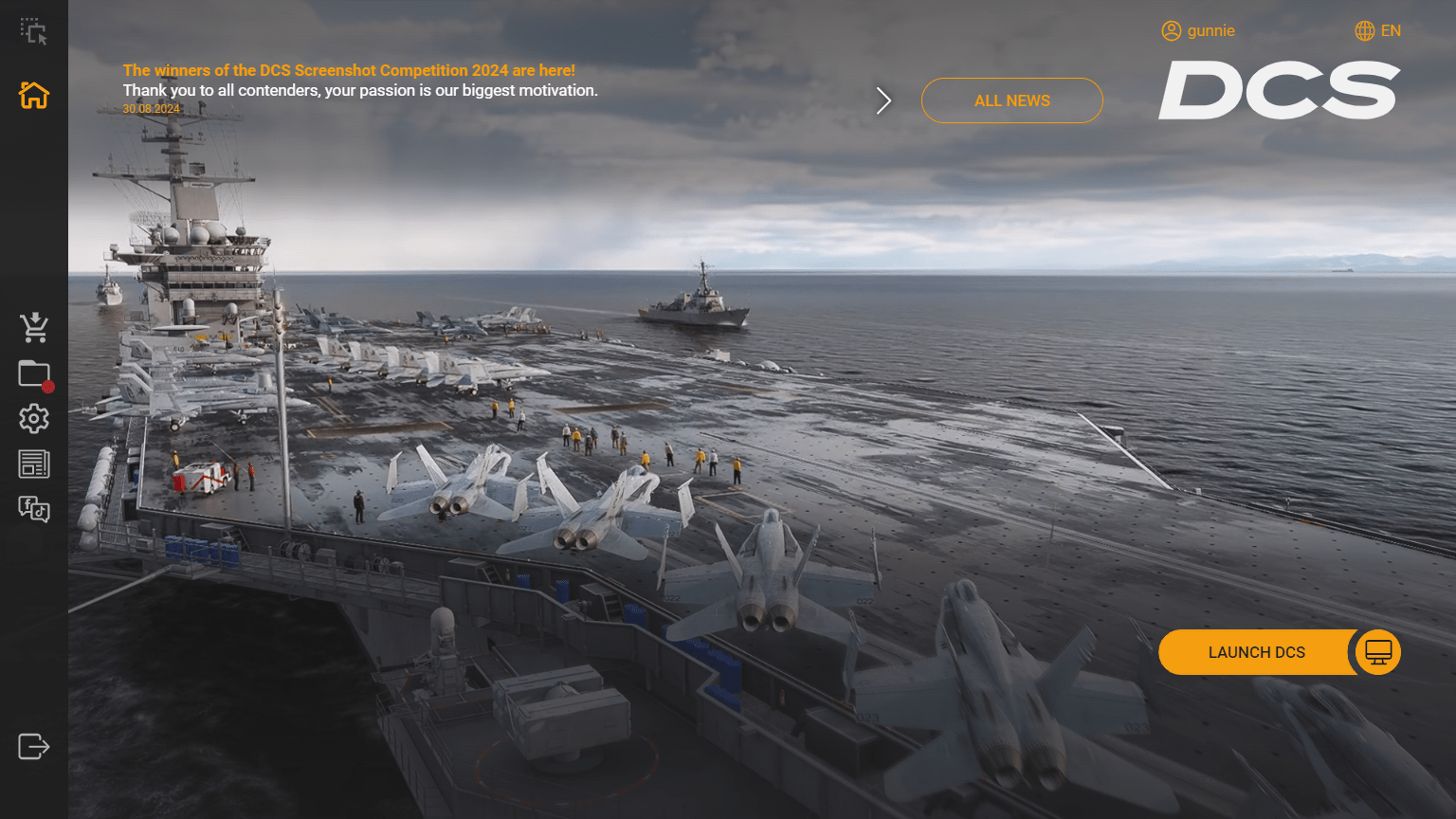Viewport: 1456px width, 819px height.
Task: Open your profile via the avatar icon
Action: [1170, 30]
